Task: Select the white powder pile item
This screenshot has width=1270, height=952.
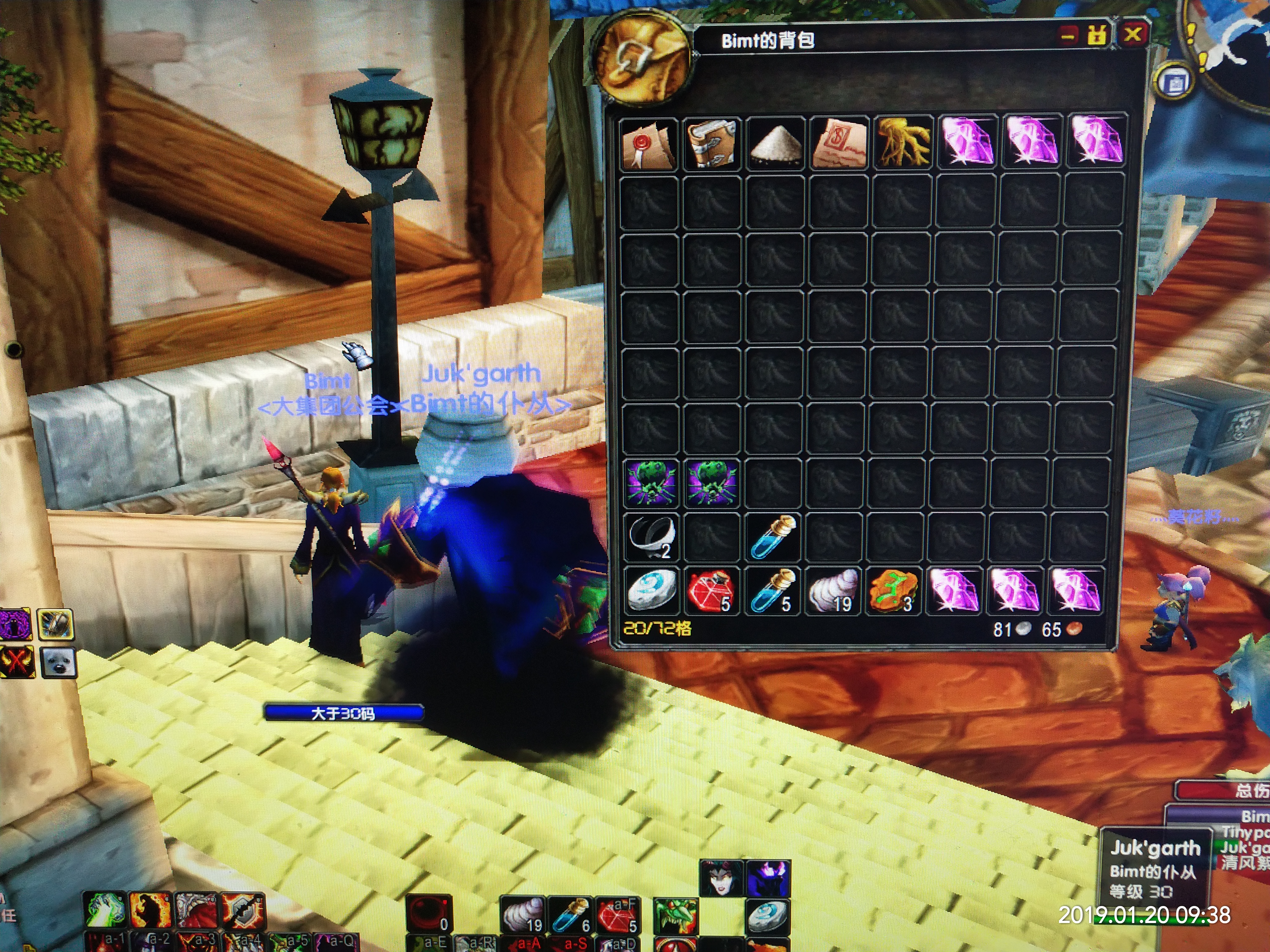Action: click(x=776, y=144)
